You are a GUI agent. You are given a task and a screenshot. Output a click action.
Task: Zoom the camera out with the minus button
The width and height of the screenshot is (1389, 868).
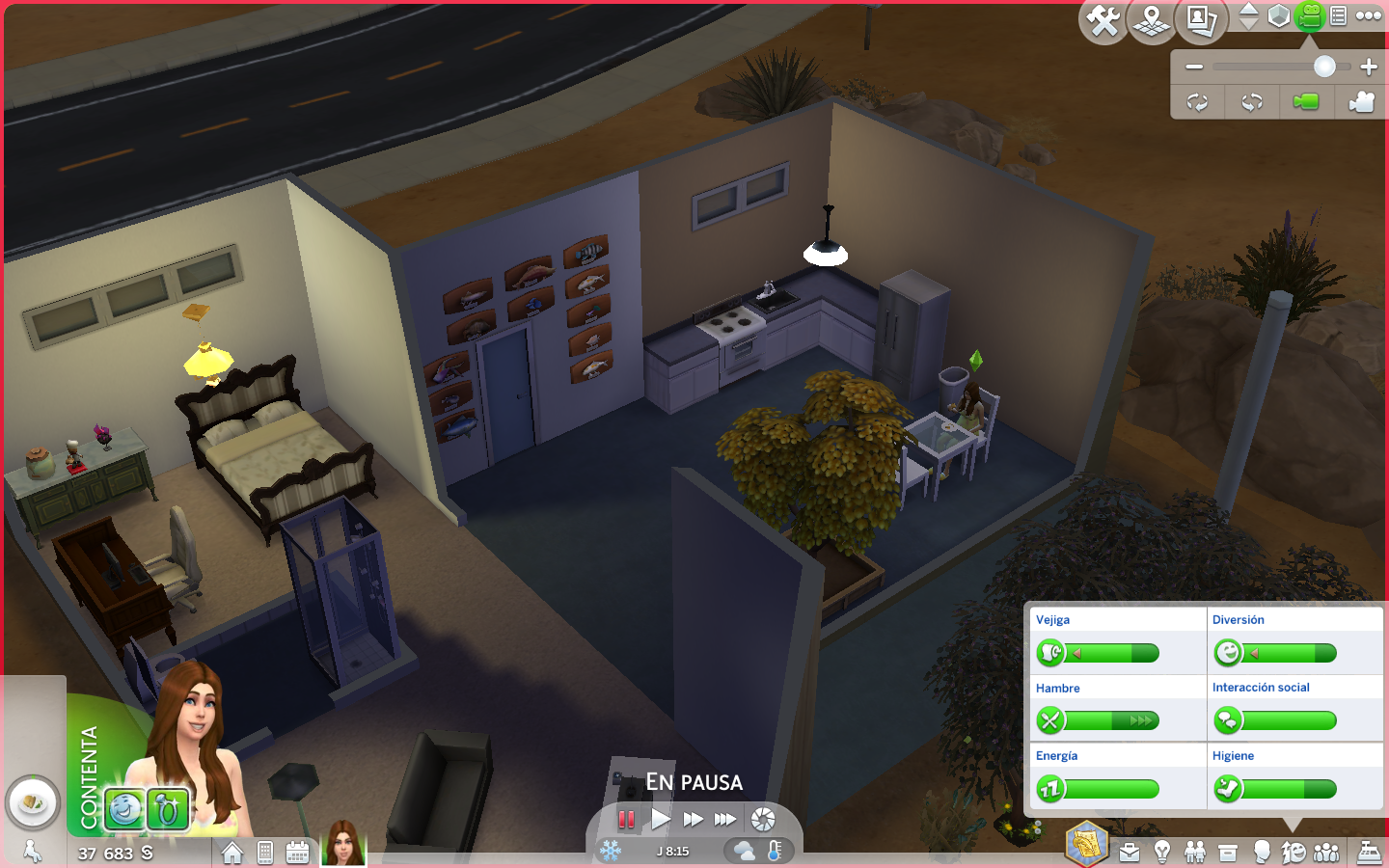coord(1194,67)
